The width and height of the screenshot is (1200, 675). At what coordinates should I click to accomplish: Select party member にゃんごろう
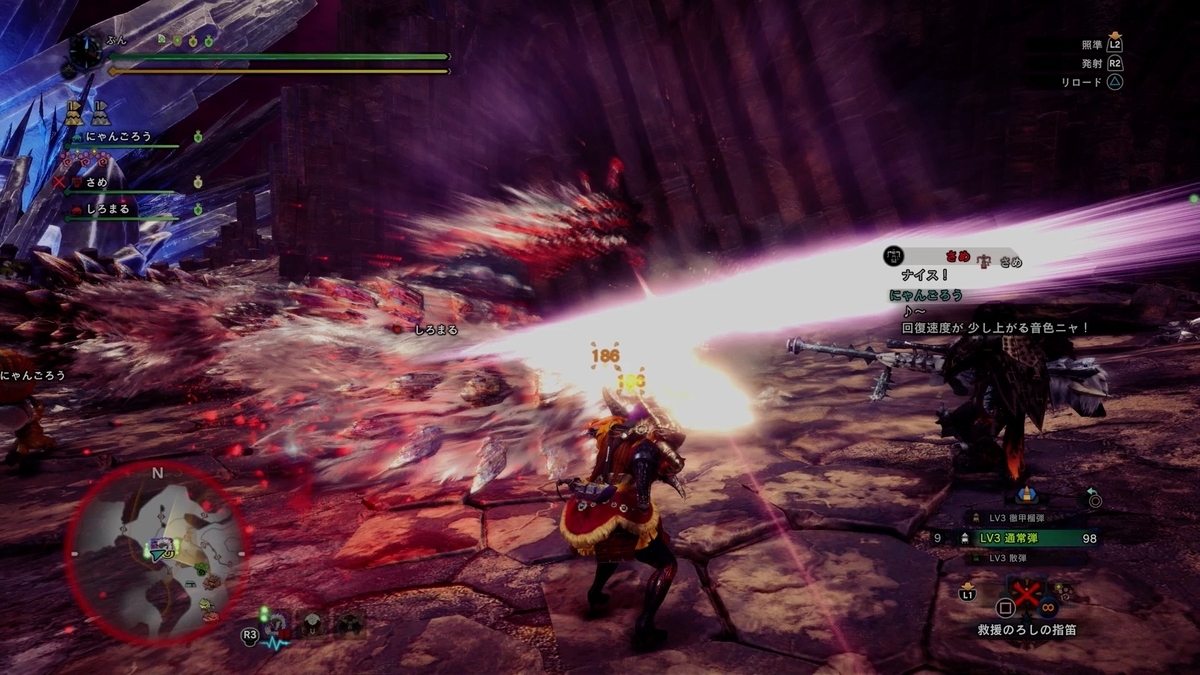coord(120,137)
